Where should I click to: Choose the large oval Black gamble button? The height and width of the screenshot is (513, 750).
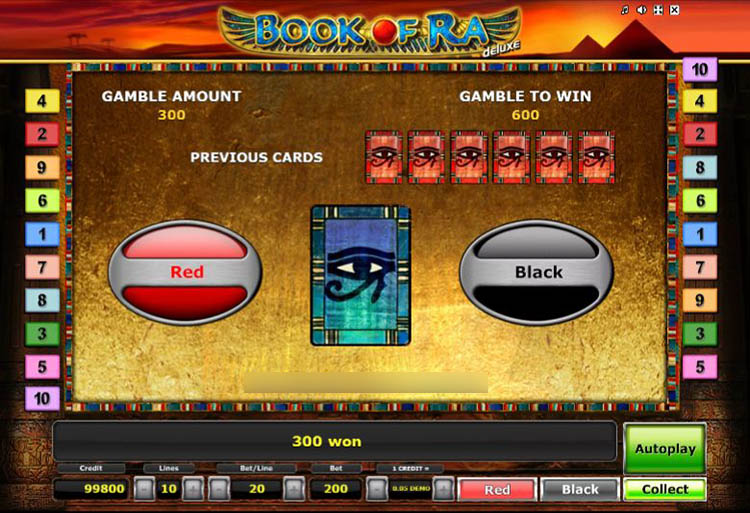(x=538, y=272)
